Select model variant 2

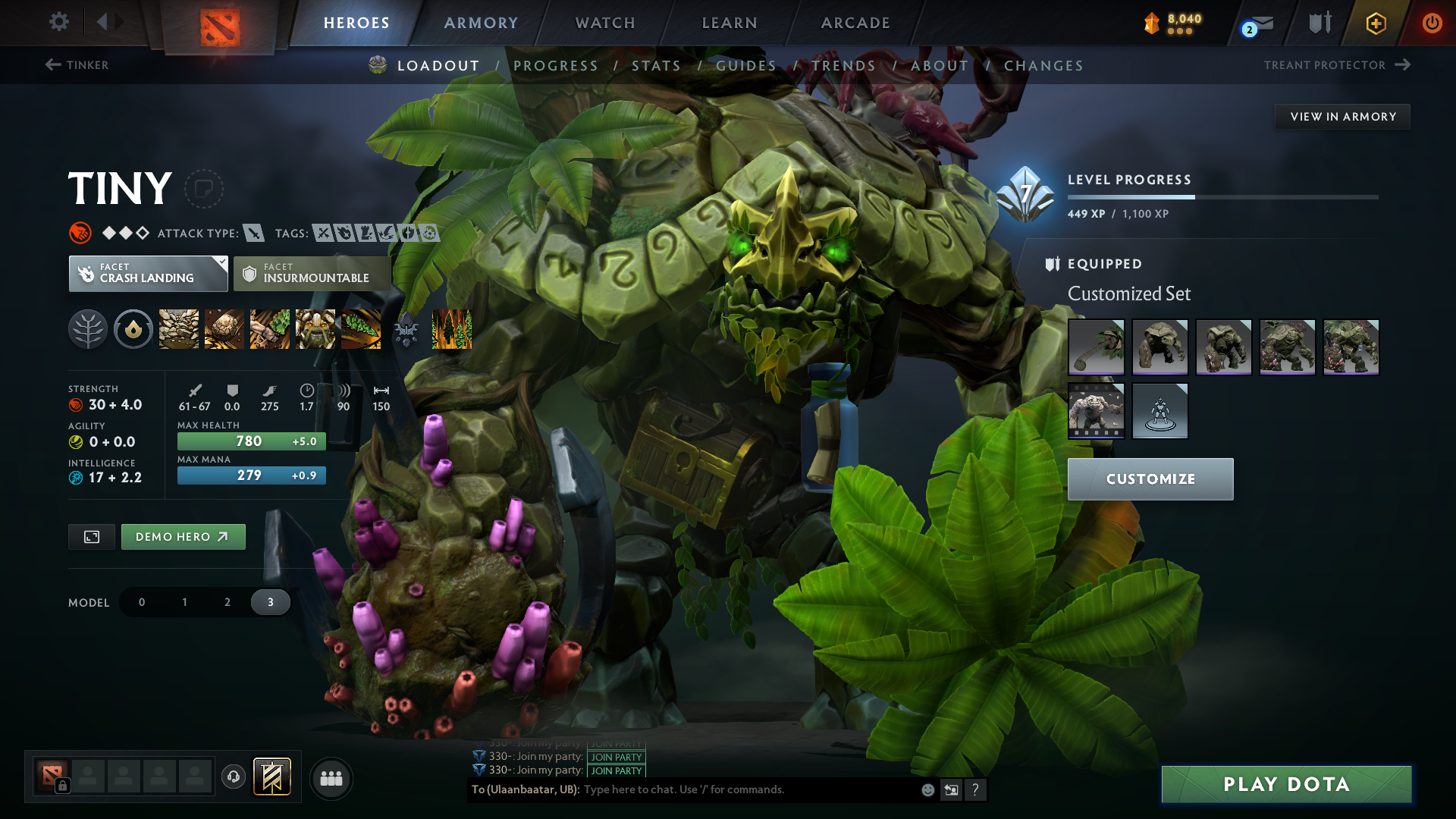(227, 601)
